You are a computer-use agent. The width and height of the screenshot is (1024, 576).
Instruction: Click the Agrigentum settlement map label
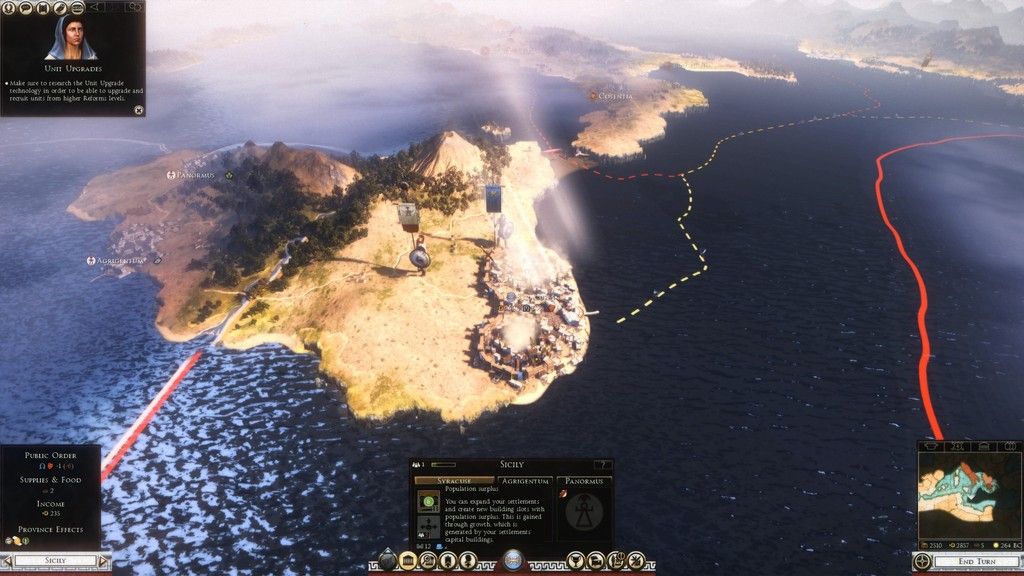point(117,261)
